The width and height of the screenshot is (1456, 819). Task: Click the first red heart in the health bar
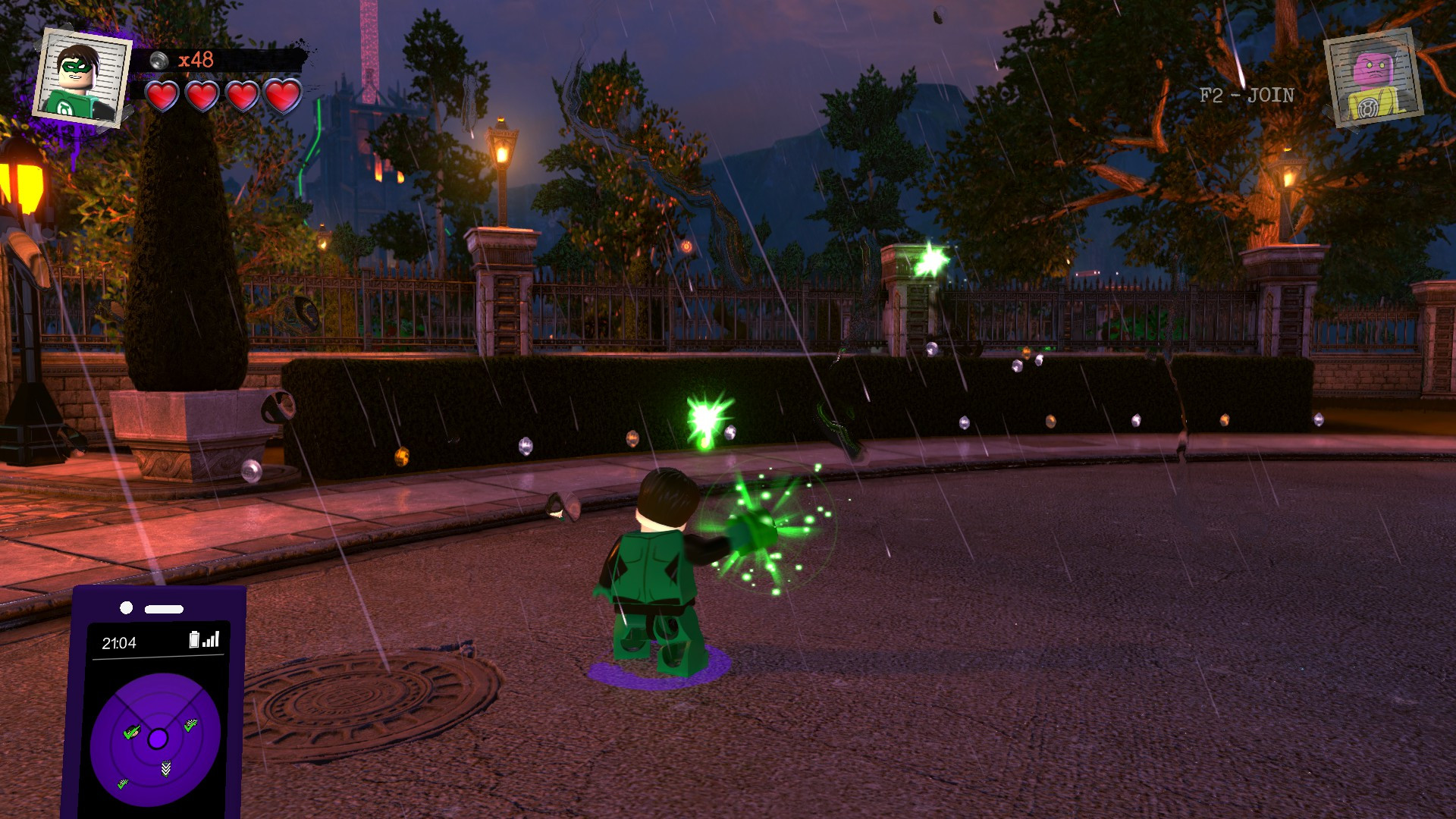(162, 97)
